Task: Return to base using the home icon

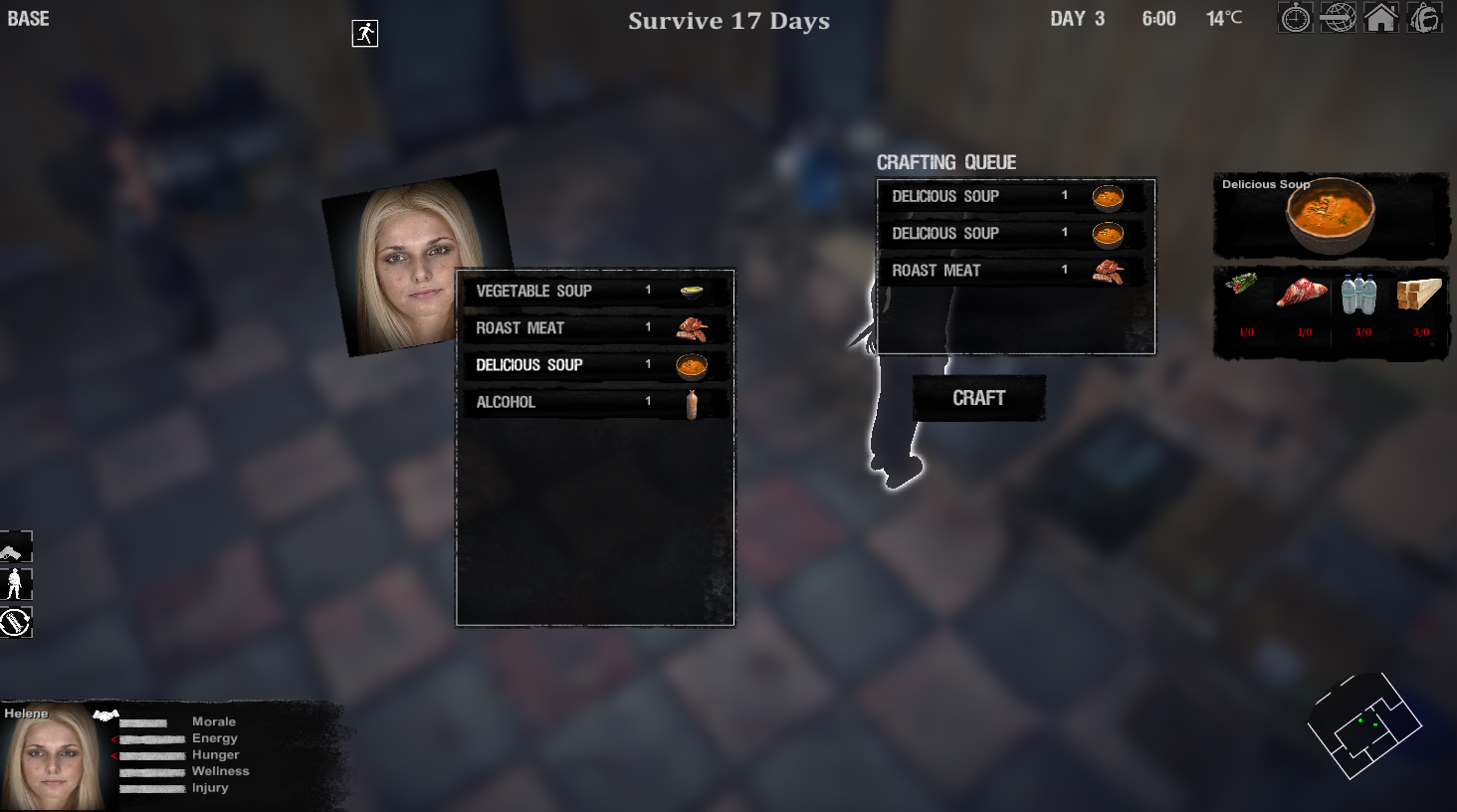Action: point(1381,17)
